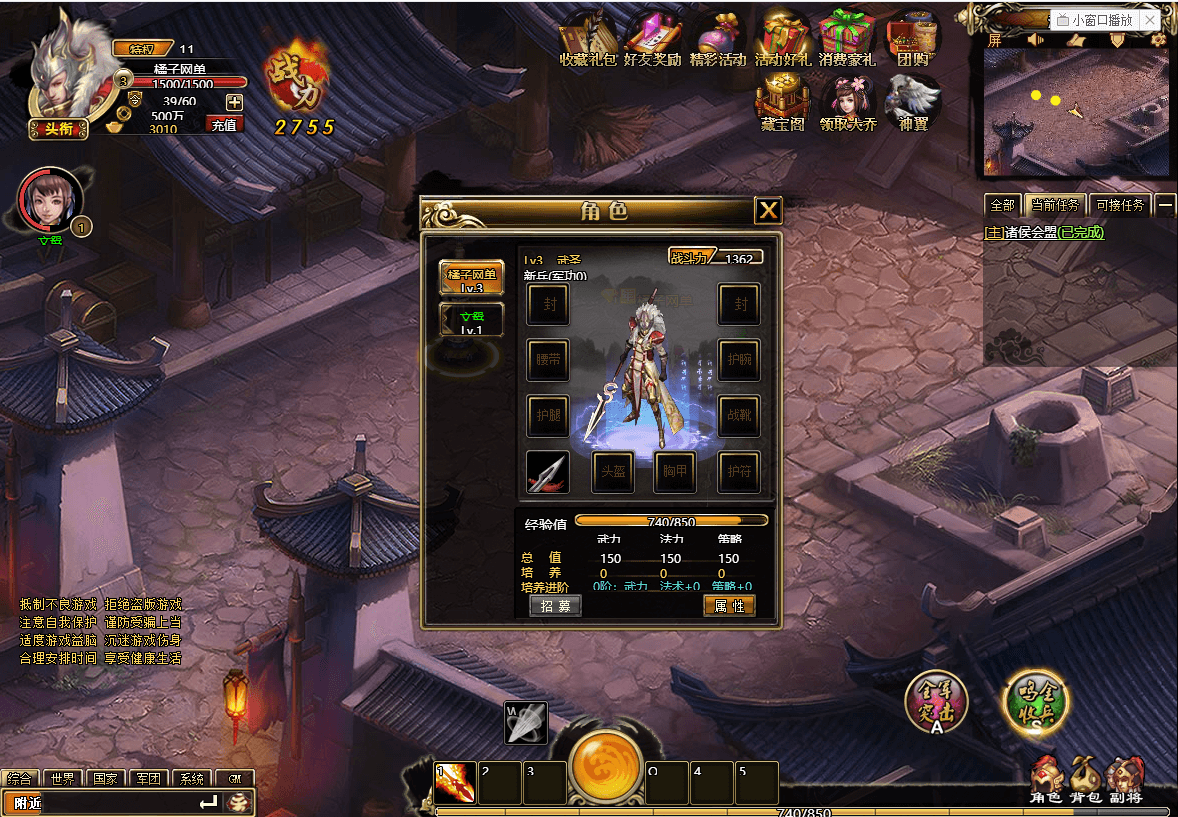This screenshot has height=817, width=1178.
Task: Show the 精彩活动 events menu
Action: tap(718, 42)
